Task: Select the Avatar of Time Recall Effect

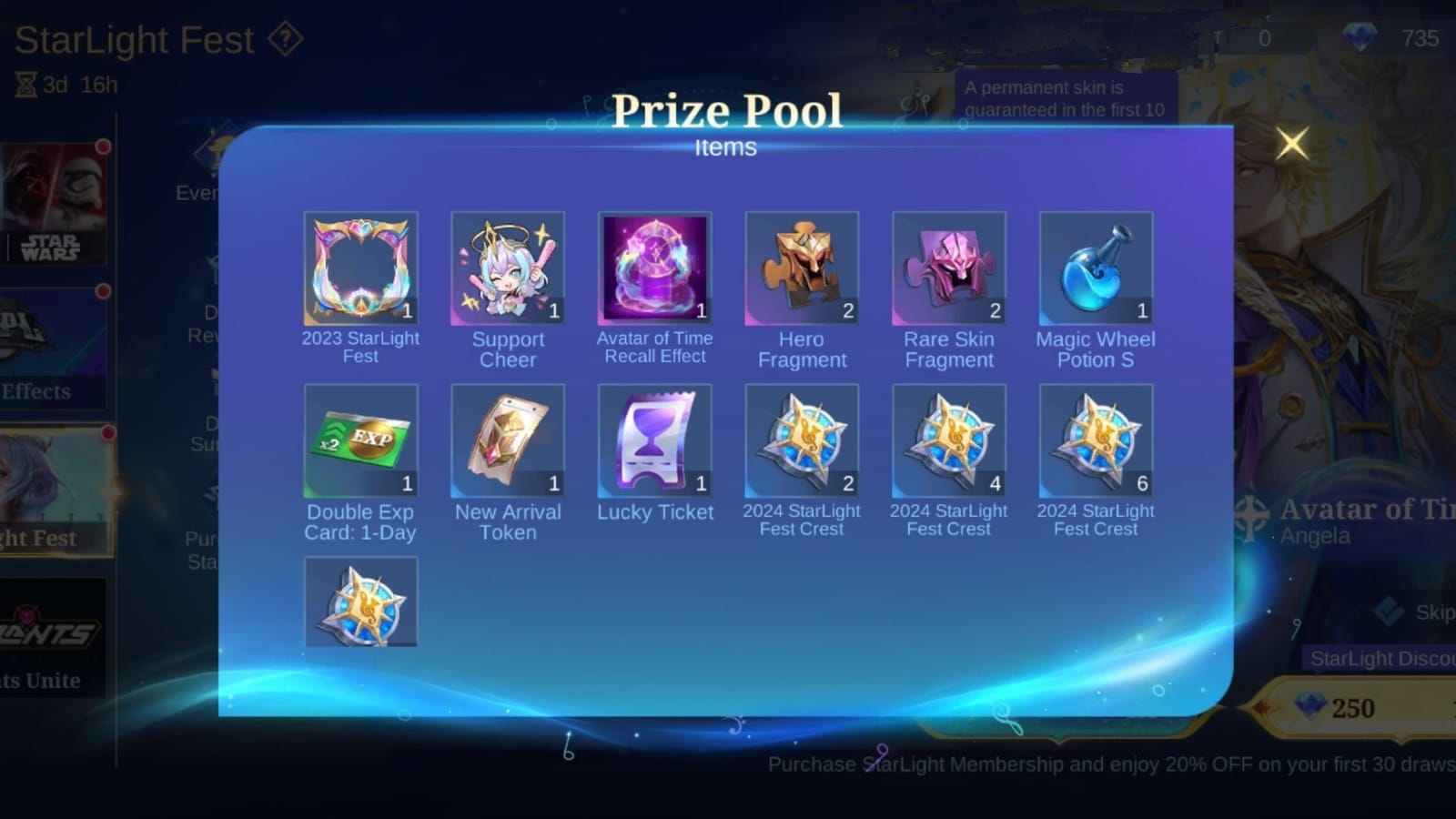Action: 654,267
